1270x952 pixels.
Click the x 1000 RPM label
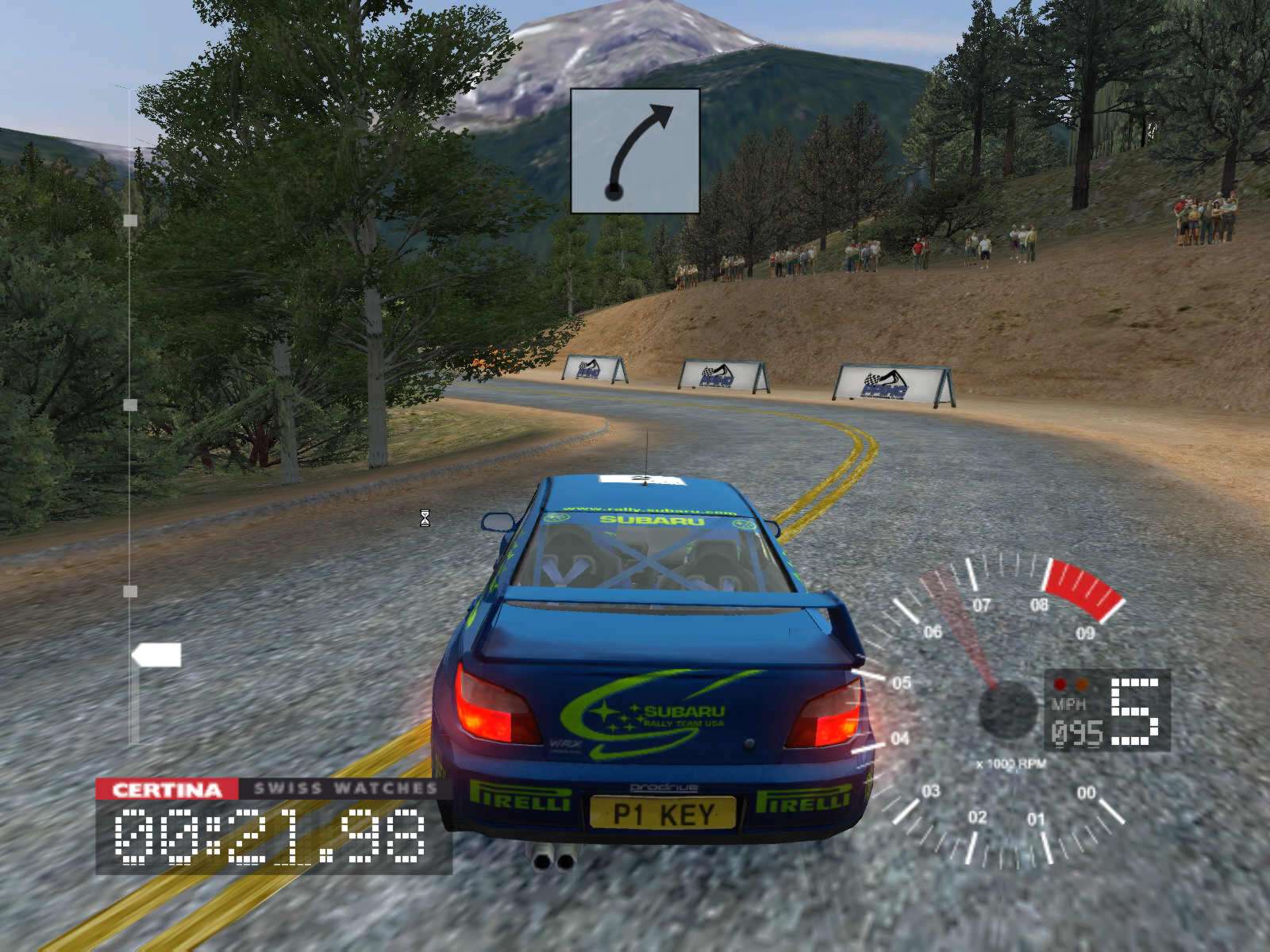pyautogui.click(x=1010, y=763)
